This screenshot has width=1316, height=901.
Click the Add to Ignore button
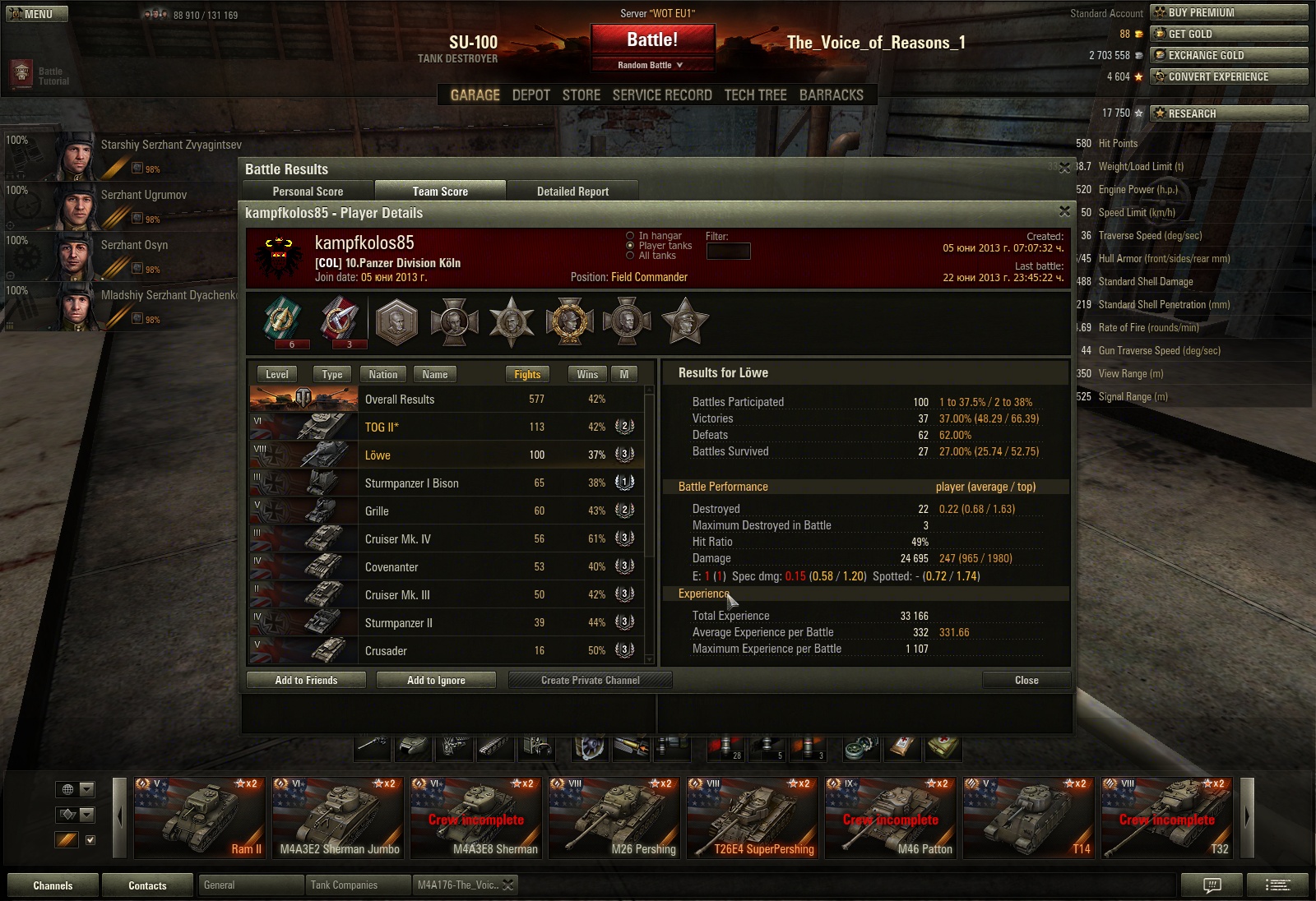(436, 680)
